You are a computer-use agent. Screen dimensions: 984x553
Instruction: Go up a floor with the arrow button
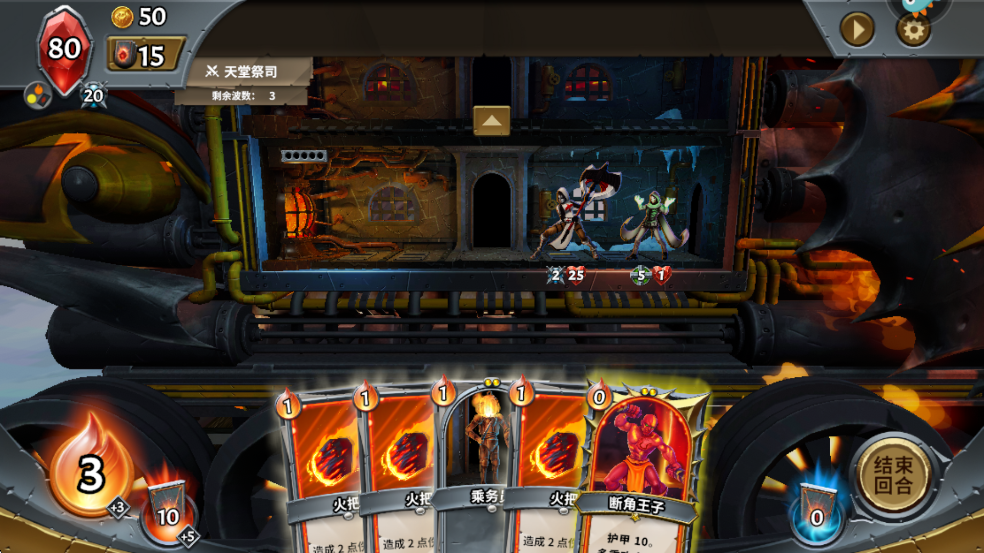coord(491,120)
